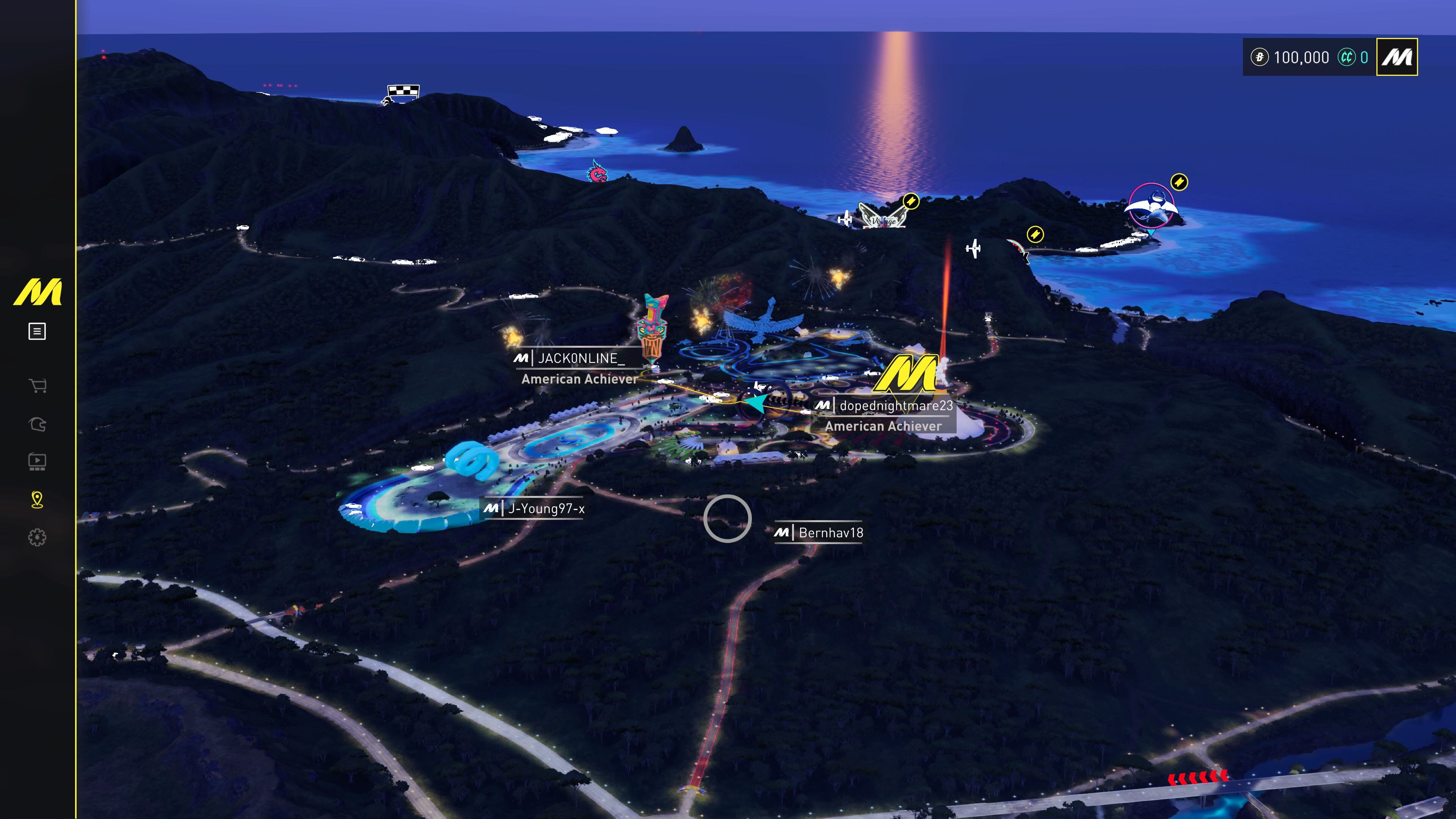Open the helmet icon in sidebar
Screen dimensions: 1456x819
click(x=37, y=424)
